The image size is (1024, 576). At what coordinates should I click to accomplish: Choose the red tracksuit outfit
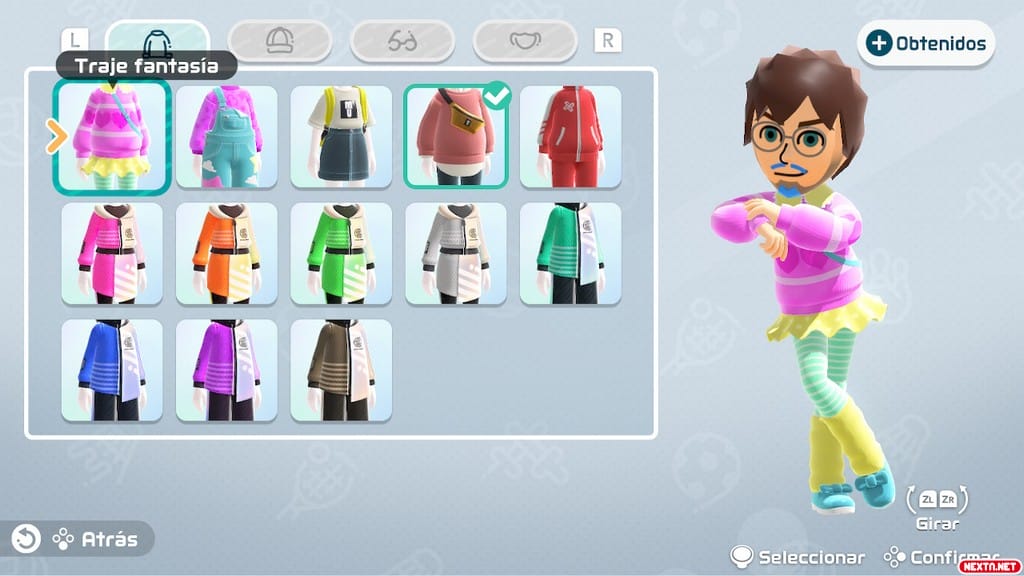570,137
